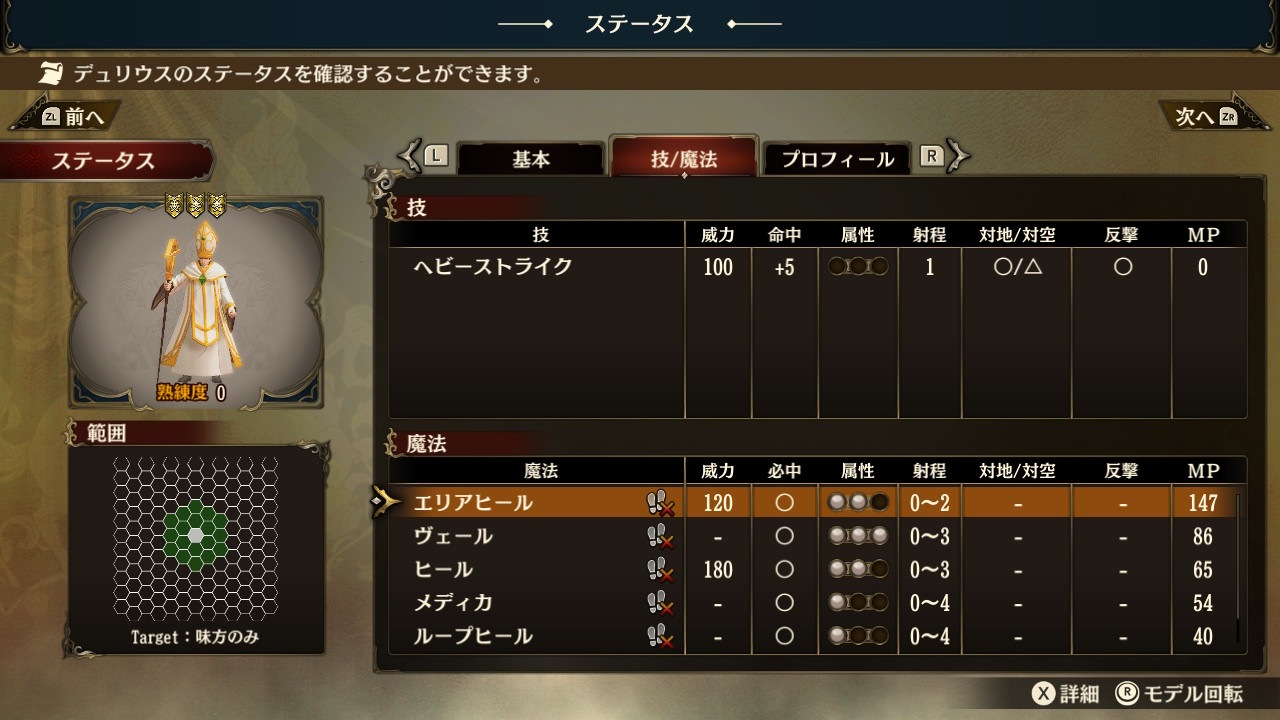Click the デュリウス character portrait

click(x=195, y=302)
